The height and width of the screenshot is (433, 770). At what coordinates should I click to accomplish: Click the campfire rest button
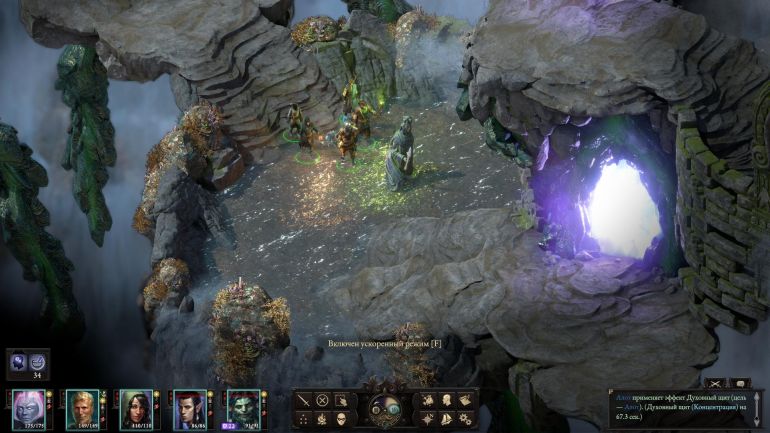click(x=323, y=419)
